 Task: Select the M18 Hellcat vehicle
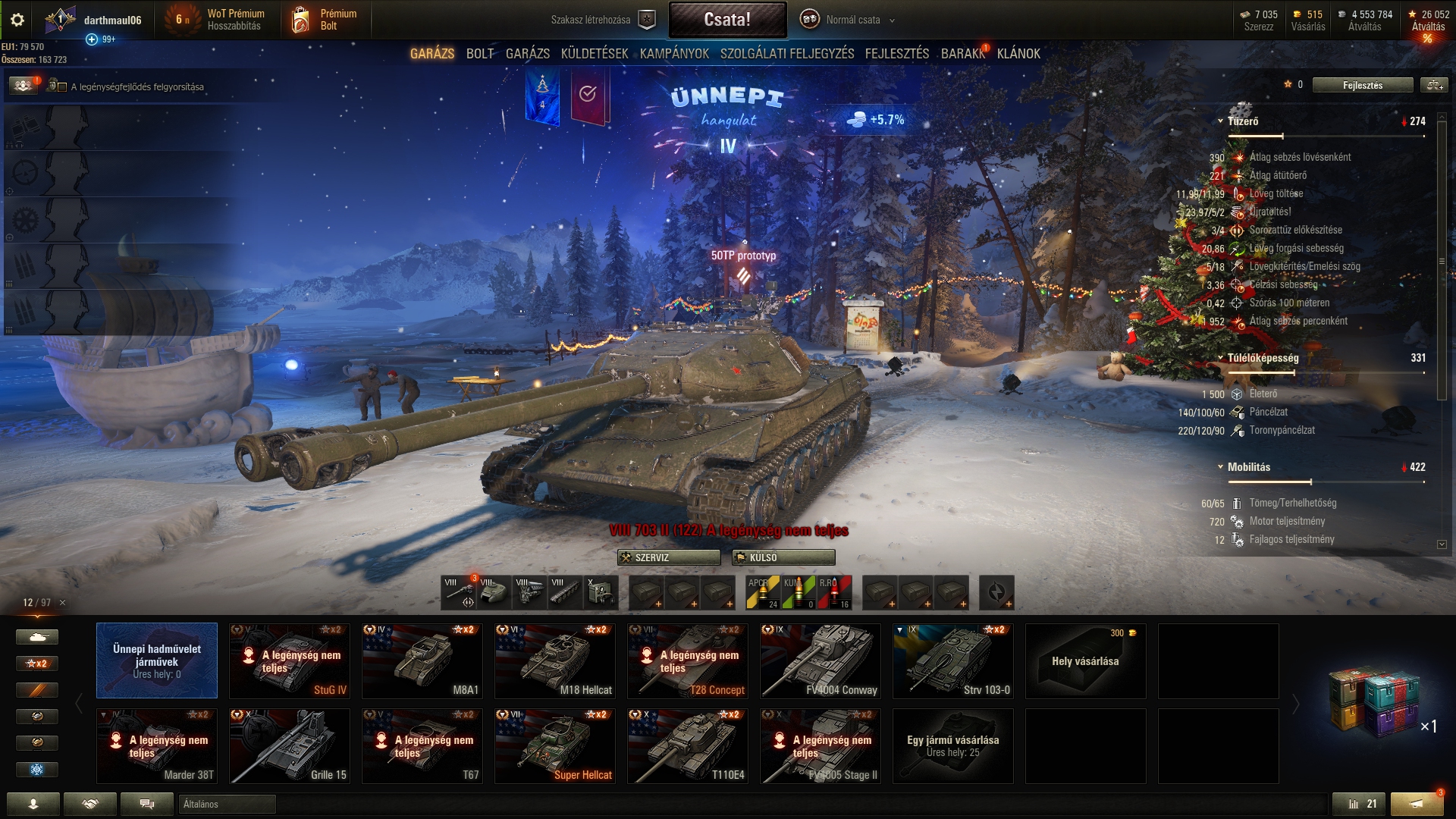555,661
